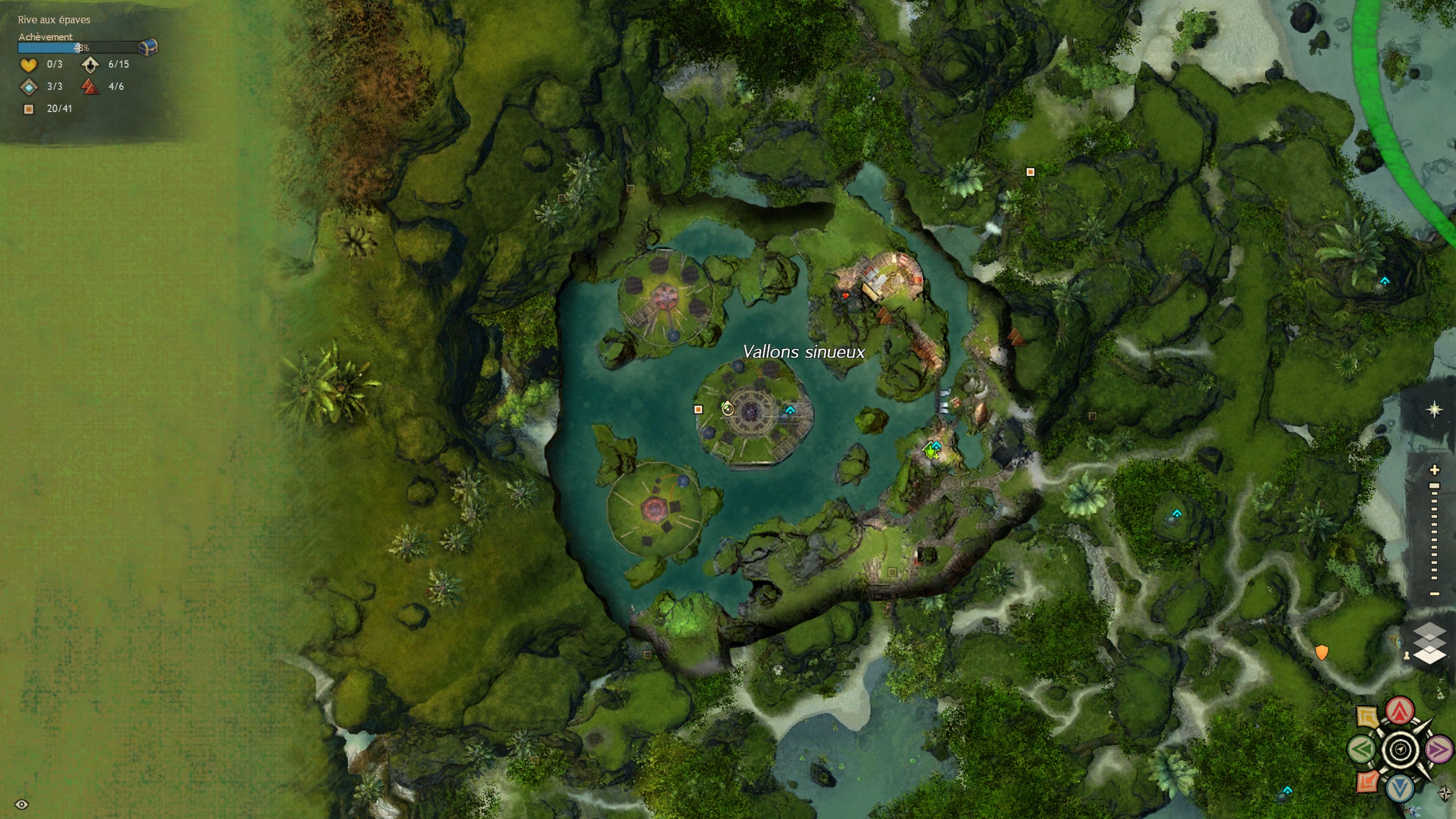This screenshot has height=819, width=1456.
Task: Open the map floor layers selector
Action: [1429, 643]
